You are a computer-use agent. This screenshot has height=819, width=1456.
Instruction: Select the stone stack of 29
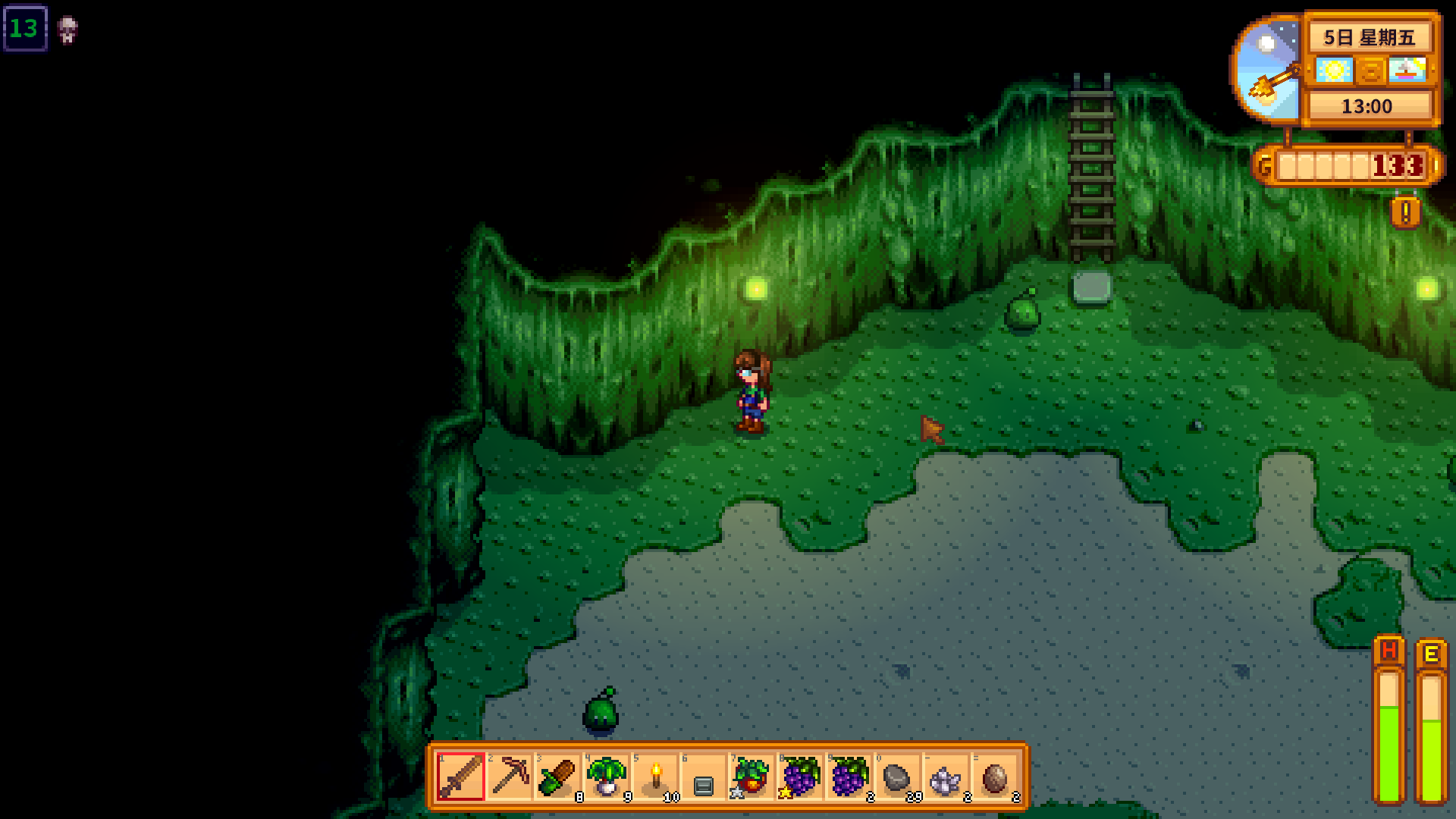pyautogui.click(x=897, y=777)
